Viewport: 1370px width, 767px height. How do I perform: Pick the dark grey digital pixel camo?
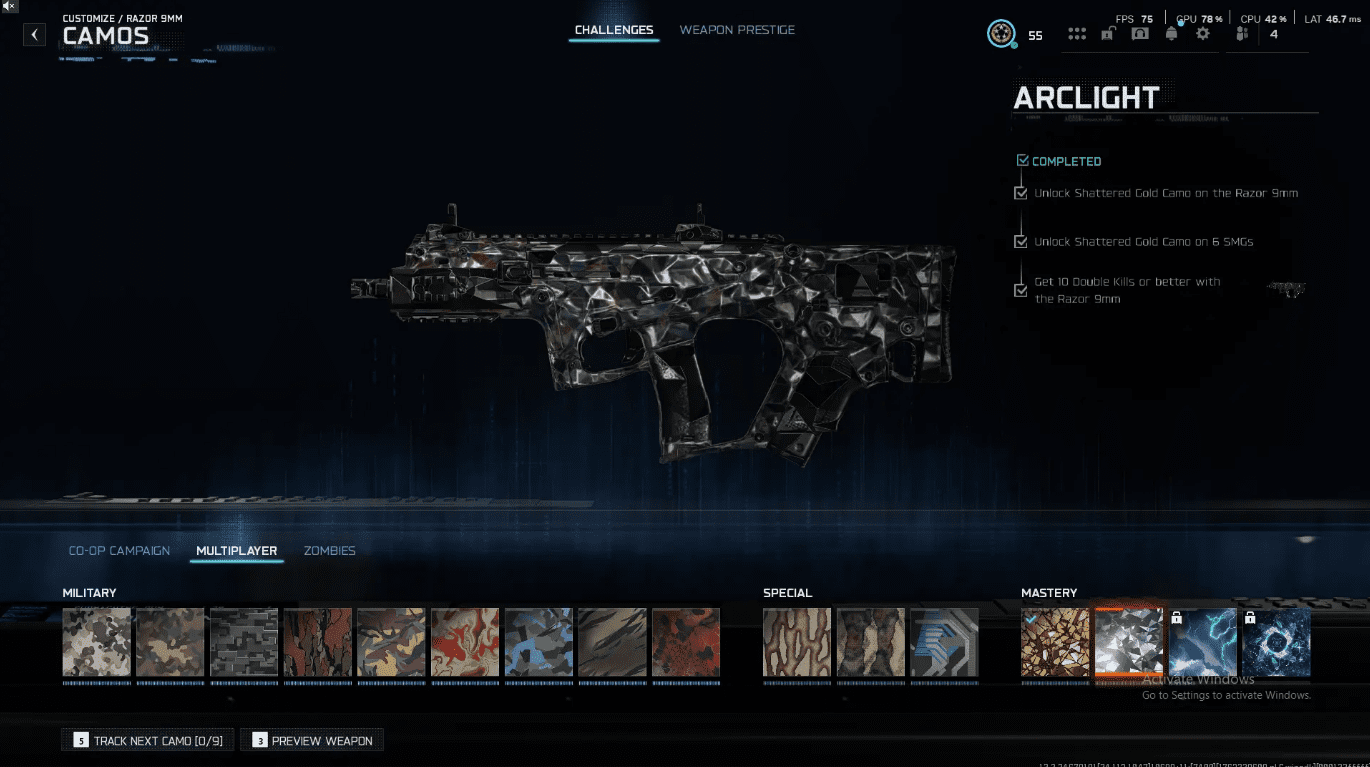pyautogui.click(x=244, y=642)
